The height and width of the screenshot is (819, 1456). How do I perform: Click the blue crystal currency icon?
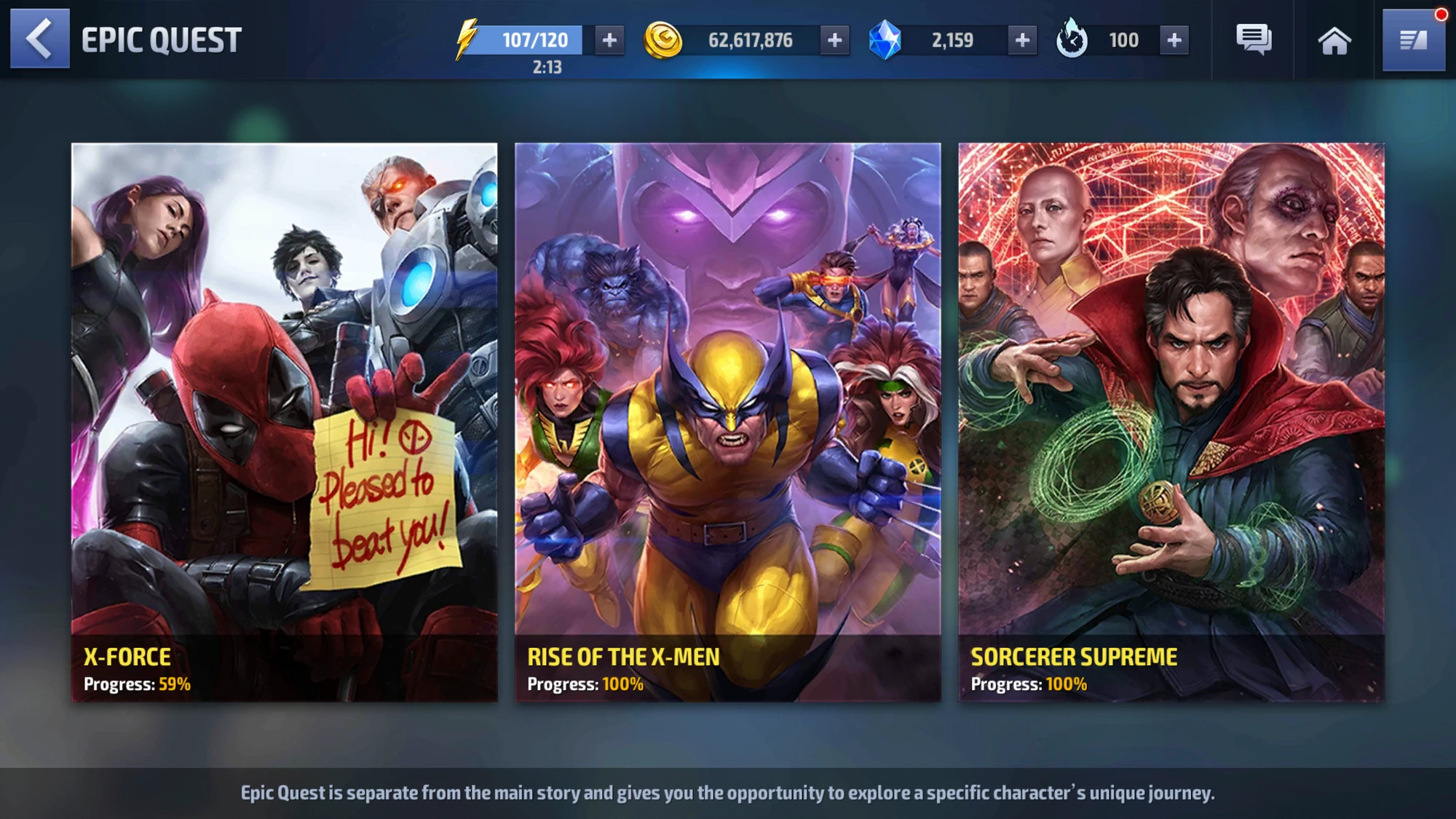click(x=885, y=40)
